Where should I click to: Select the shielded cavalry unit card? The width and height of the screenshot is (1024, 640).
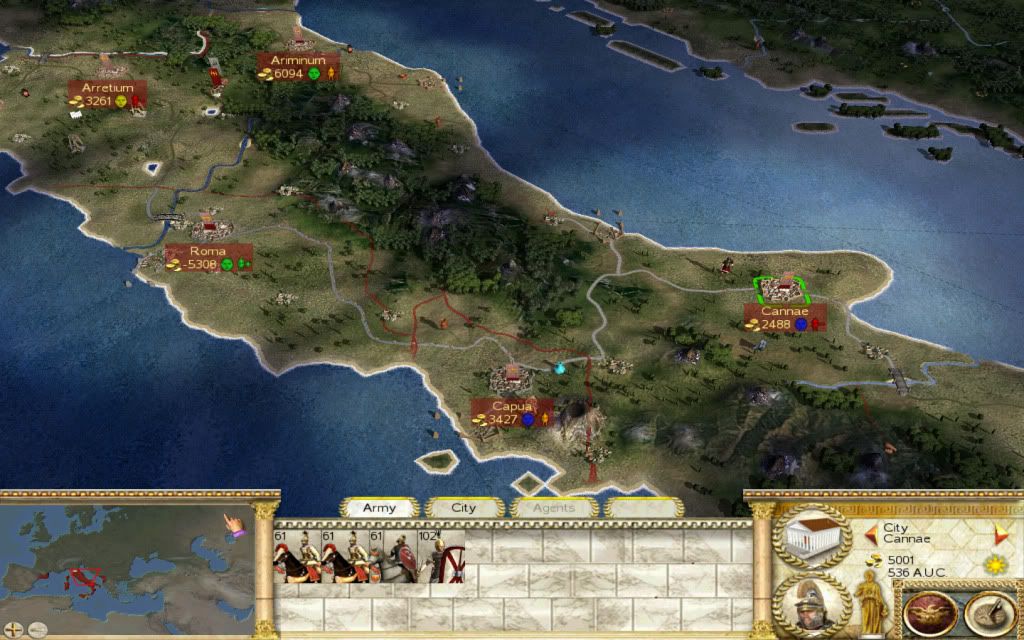pos(395,557)
